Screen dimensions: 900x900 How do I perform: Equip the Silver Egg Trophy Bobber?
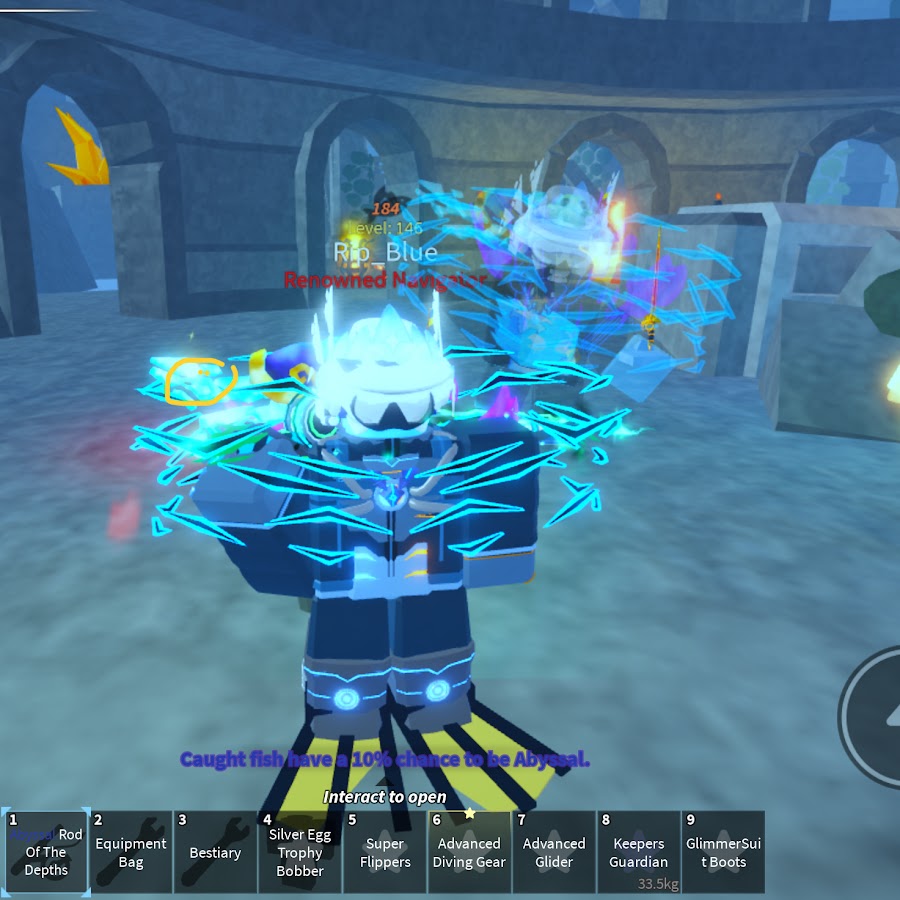[300, 852]
